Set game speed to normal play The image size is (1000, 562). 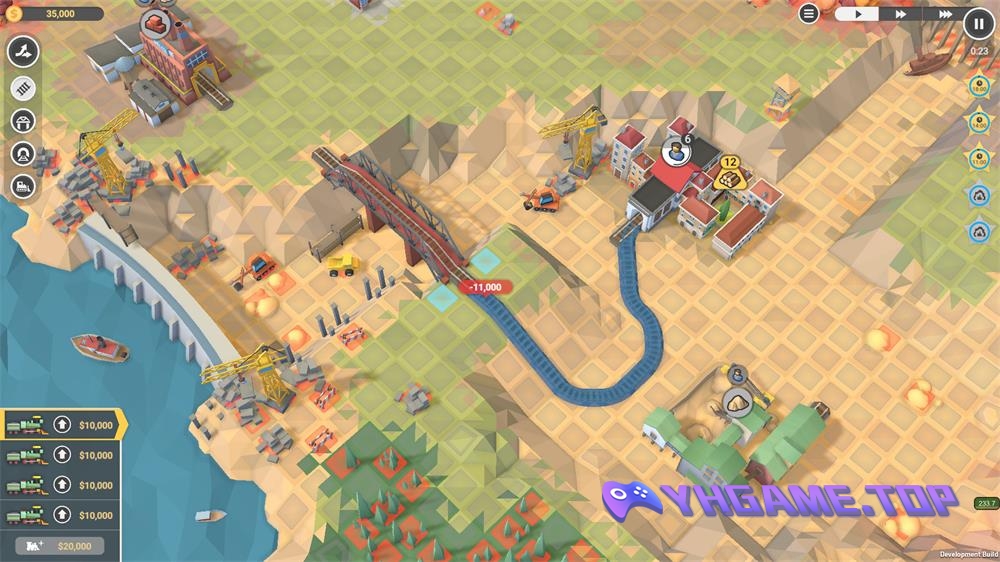pyautogui.click(x=857, y=14)
